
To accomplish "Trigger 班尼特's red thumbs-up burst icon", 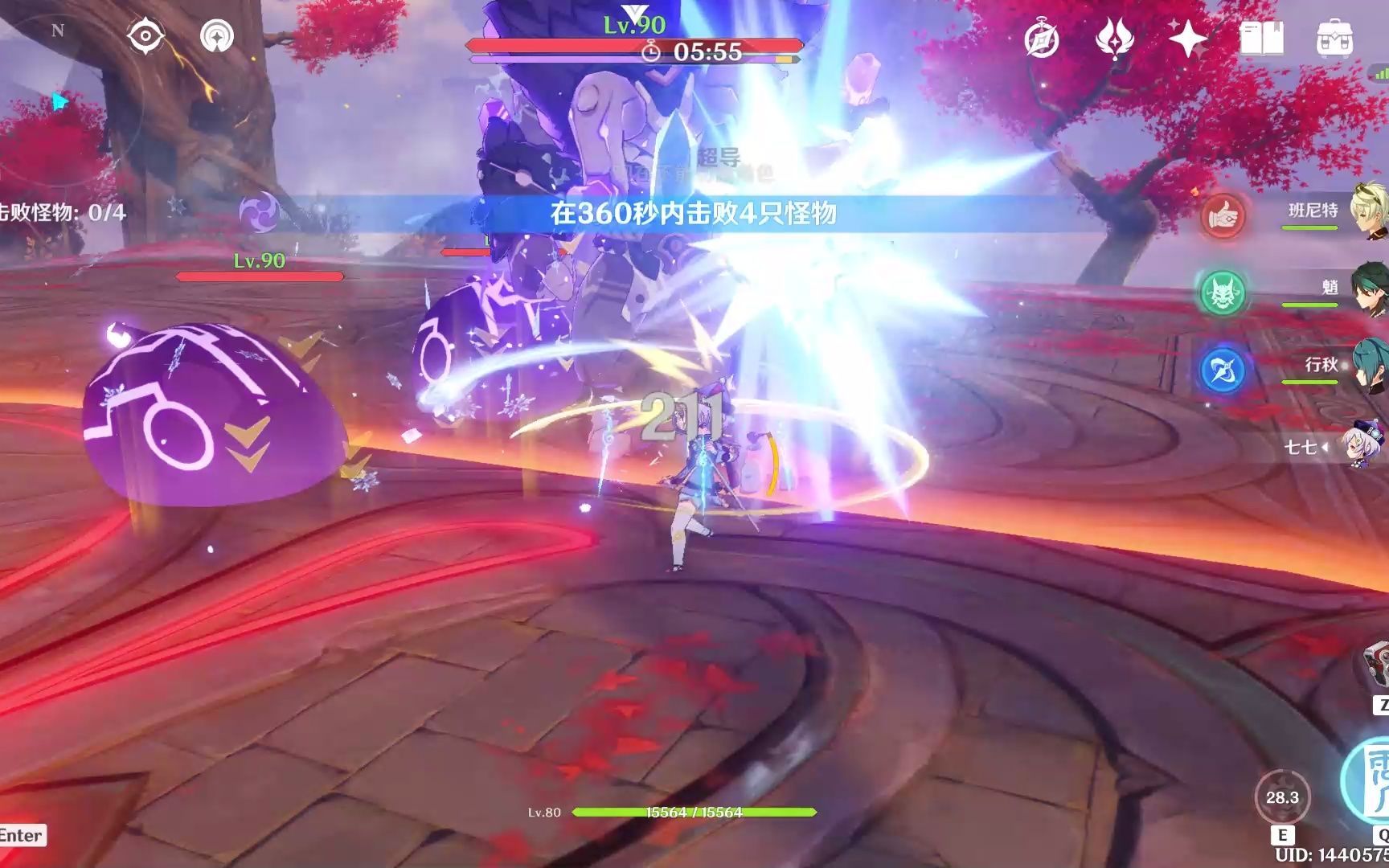I will (x=1223, y=215).
